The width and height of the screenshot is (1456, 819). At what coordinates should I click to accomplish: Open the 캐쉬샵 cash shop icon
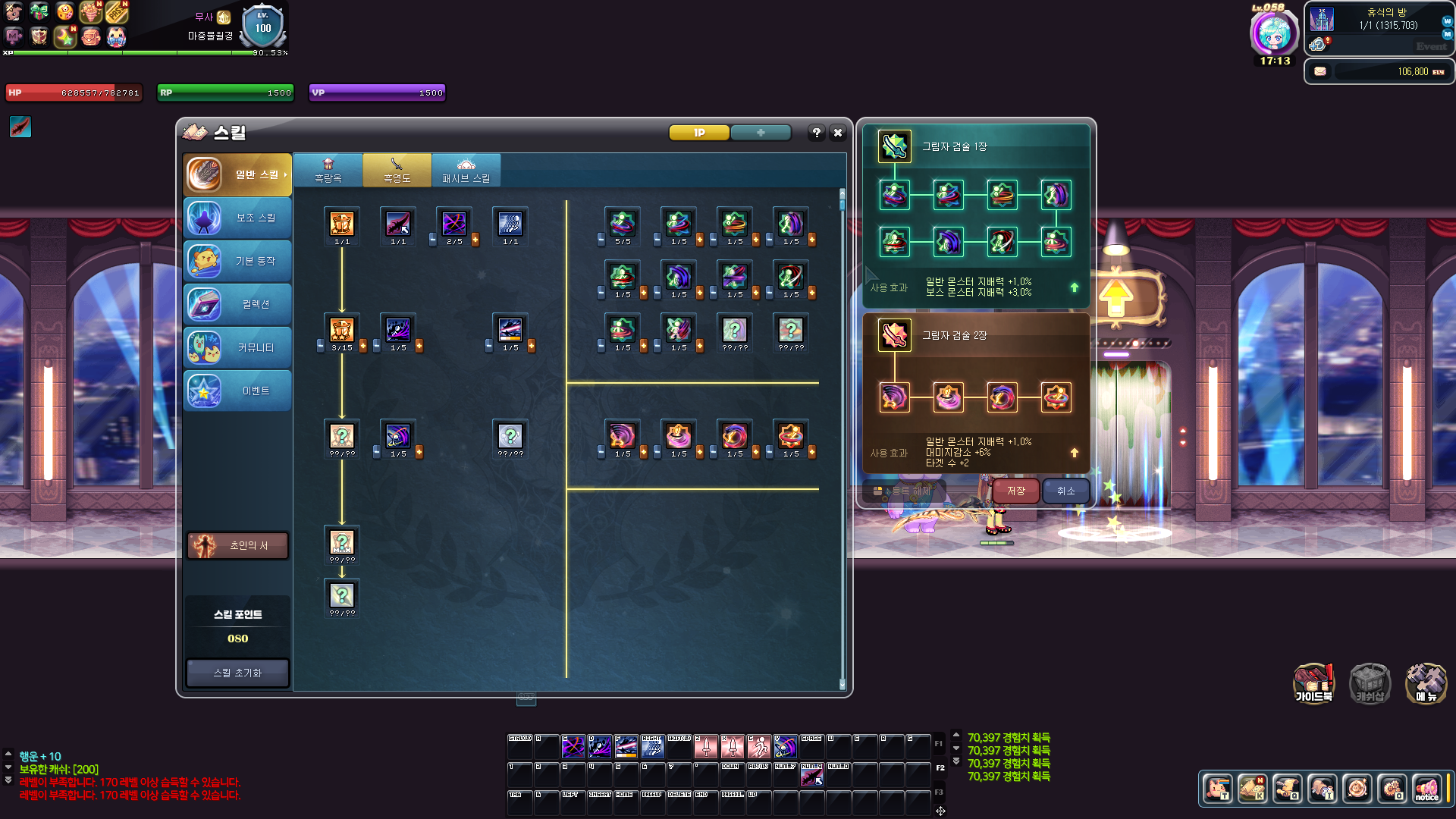[1370, 682]
